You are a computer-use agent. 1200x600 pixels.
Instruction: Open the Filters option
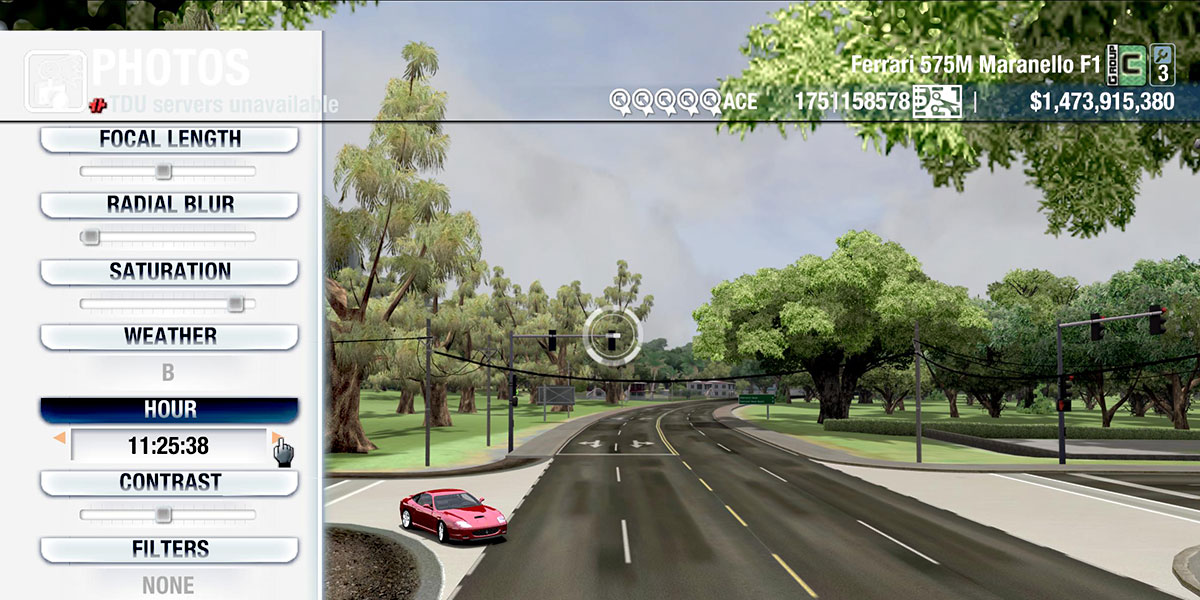(x=169, y=549)
